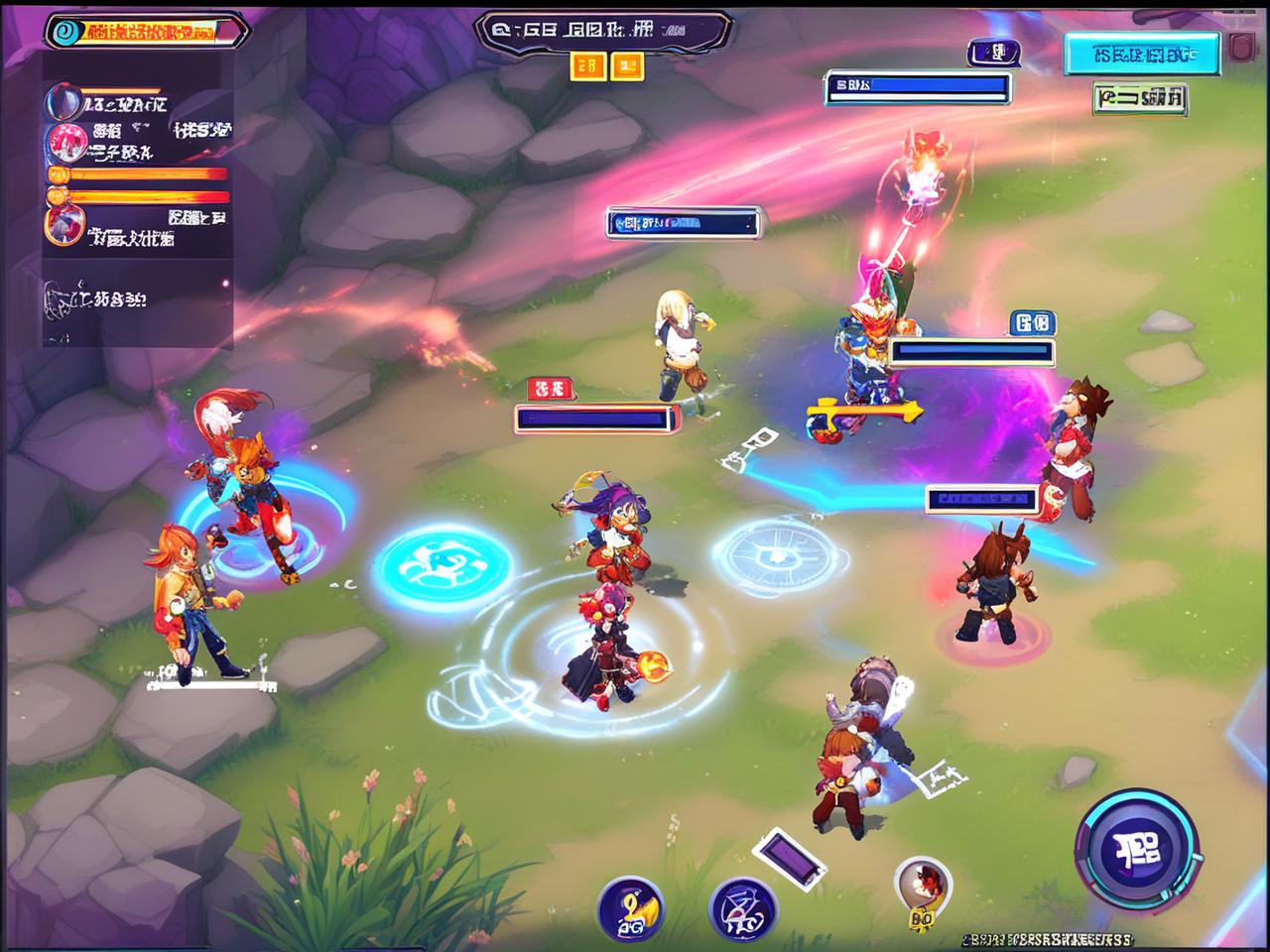
Task: Choose the orange-ringed hero portrait in the team panel
Action: tap(63, 226)
